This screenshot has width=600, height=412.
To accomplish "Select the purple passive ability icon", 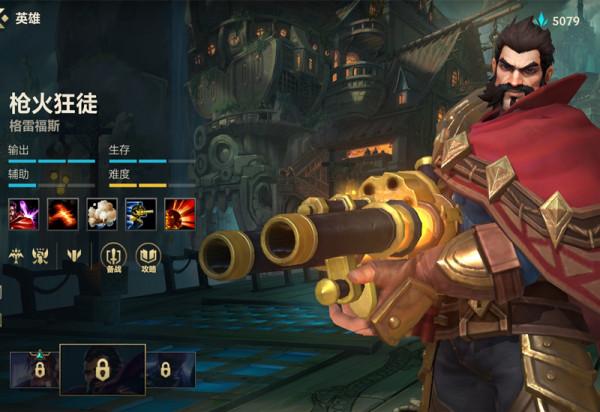I will [23, 212].
